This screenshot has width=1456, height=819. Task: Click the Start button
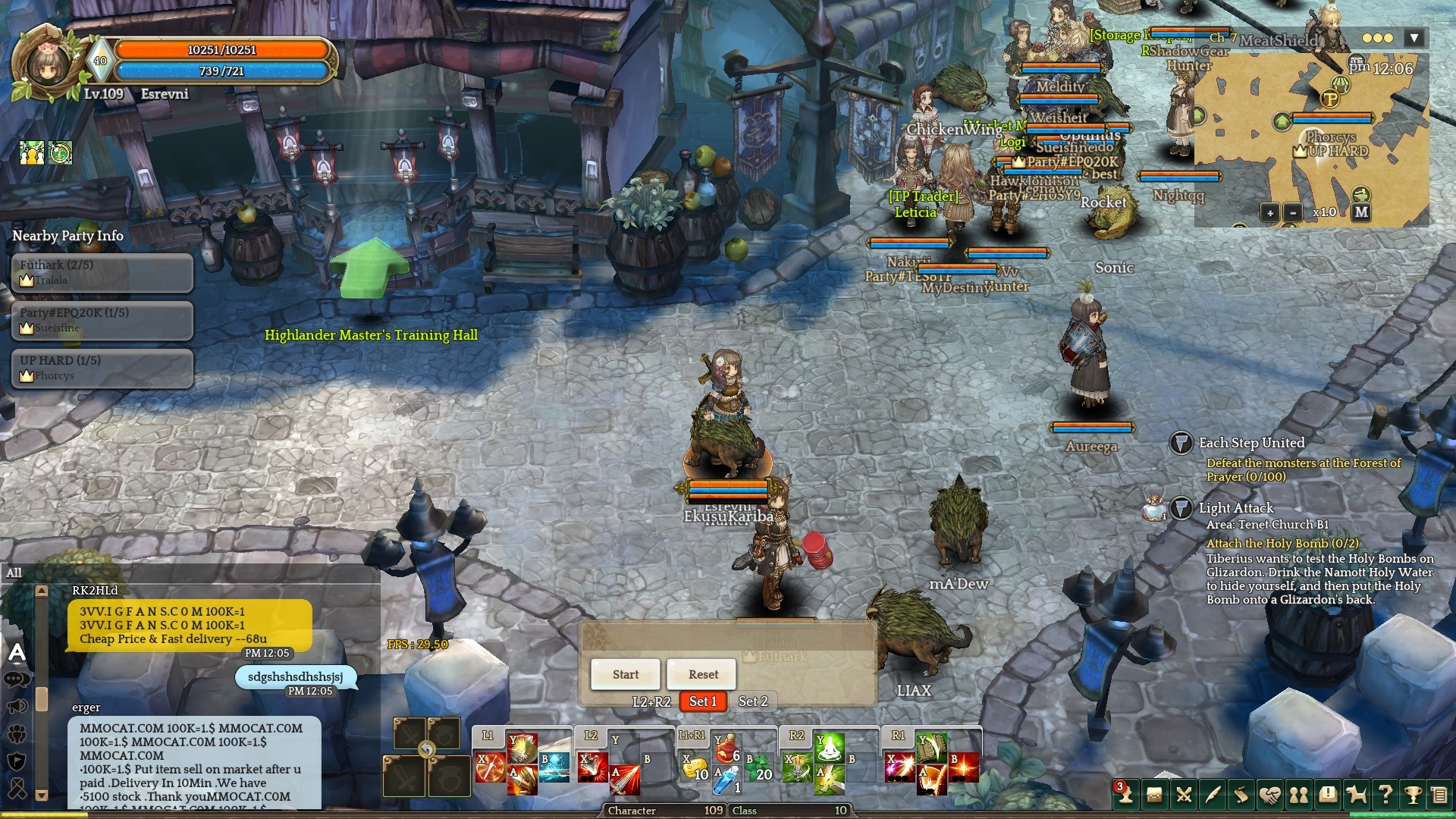coord(626,674)
